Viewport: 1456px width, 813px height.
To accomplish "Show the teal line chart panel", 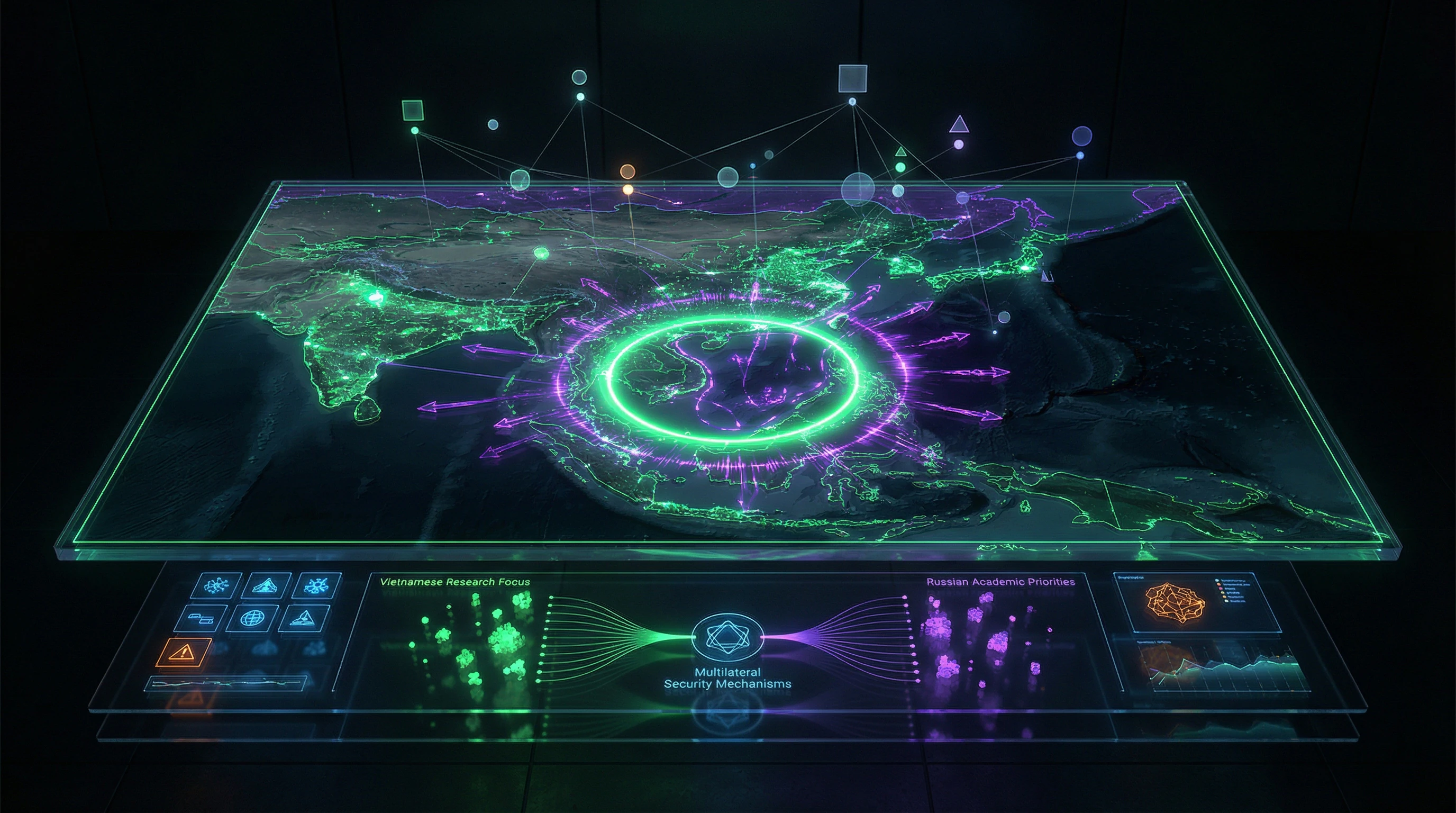I will 1215,673.
